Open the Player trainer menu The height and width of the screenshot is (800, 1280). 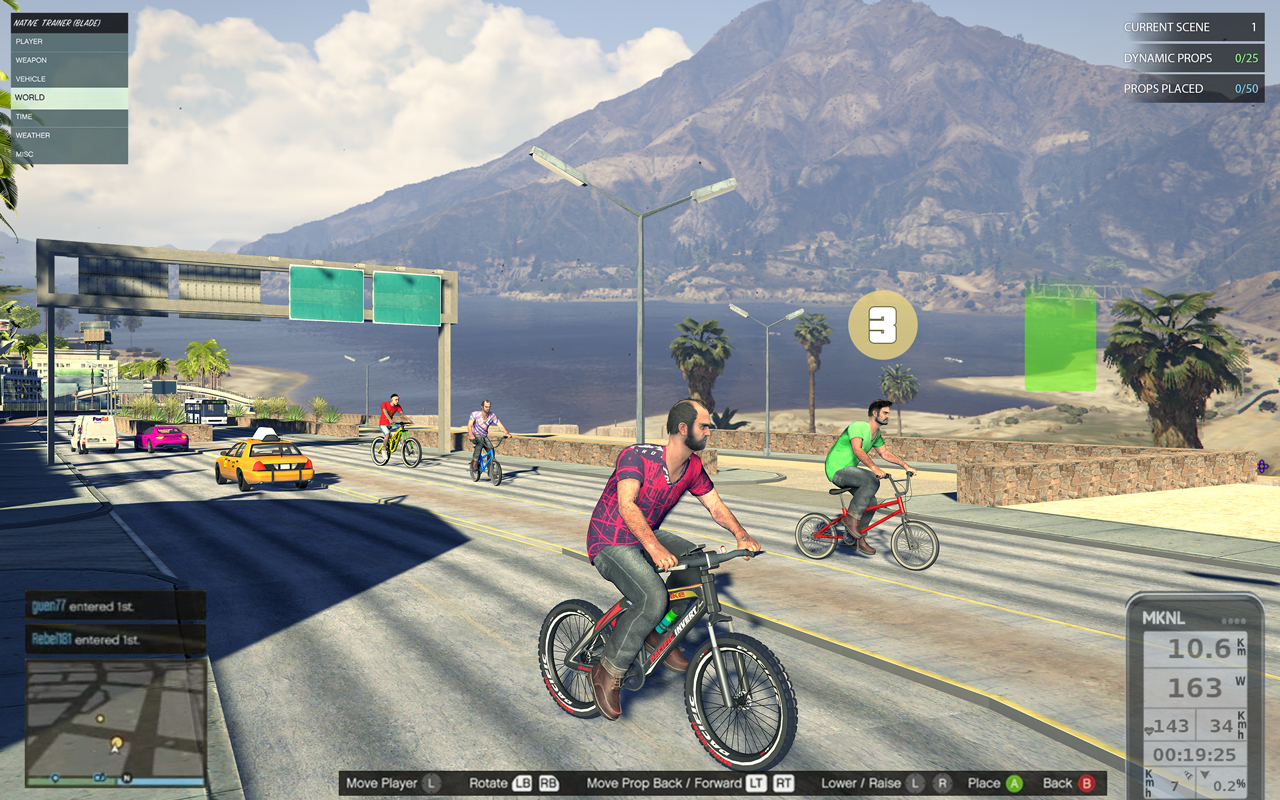[x=69, y=42]
